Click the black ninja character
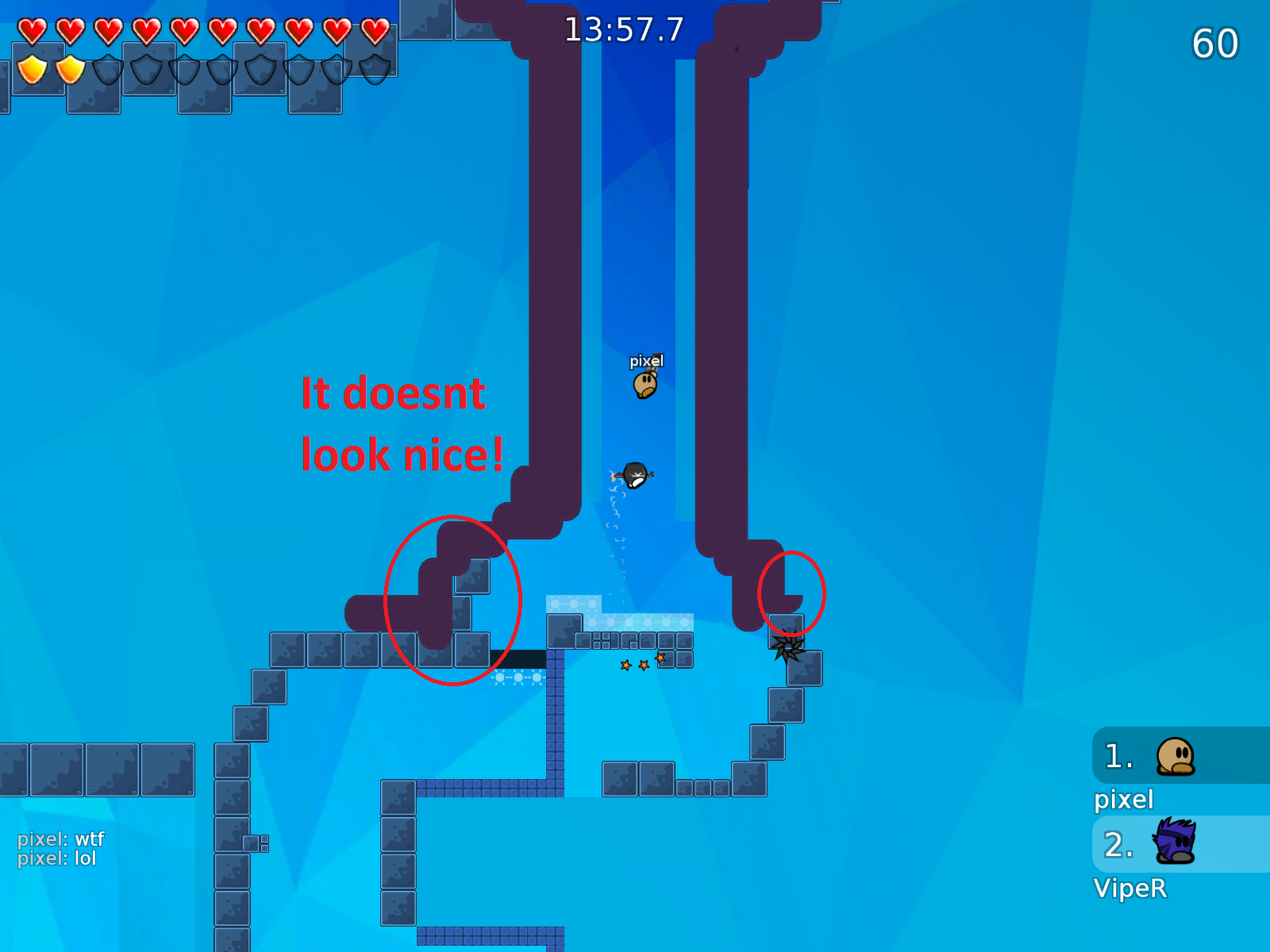 [635, 474]
